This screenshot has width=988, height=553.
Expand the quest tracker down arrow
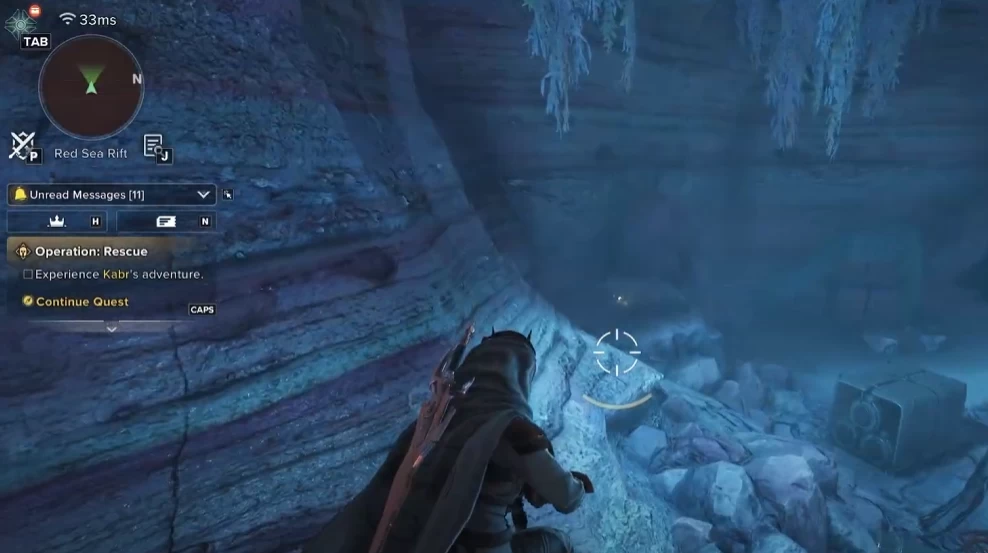111,328
